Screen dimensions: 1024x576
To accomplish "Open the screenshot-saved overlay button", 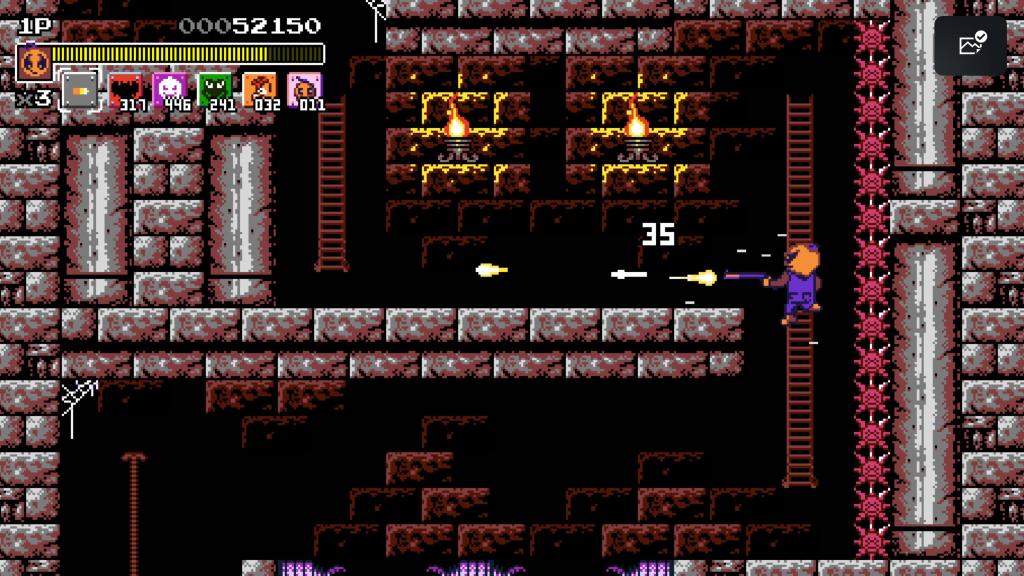I will tap(971, 45).
